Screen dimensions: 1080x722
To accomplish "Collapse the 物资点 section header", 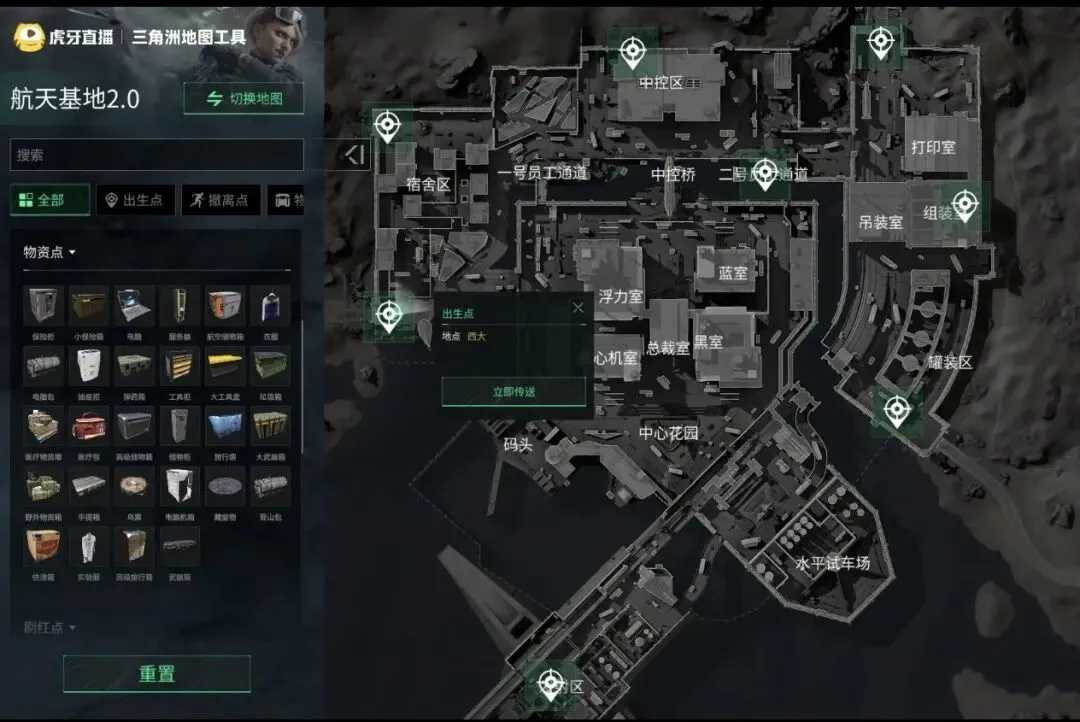I will pos(50,252).
